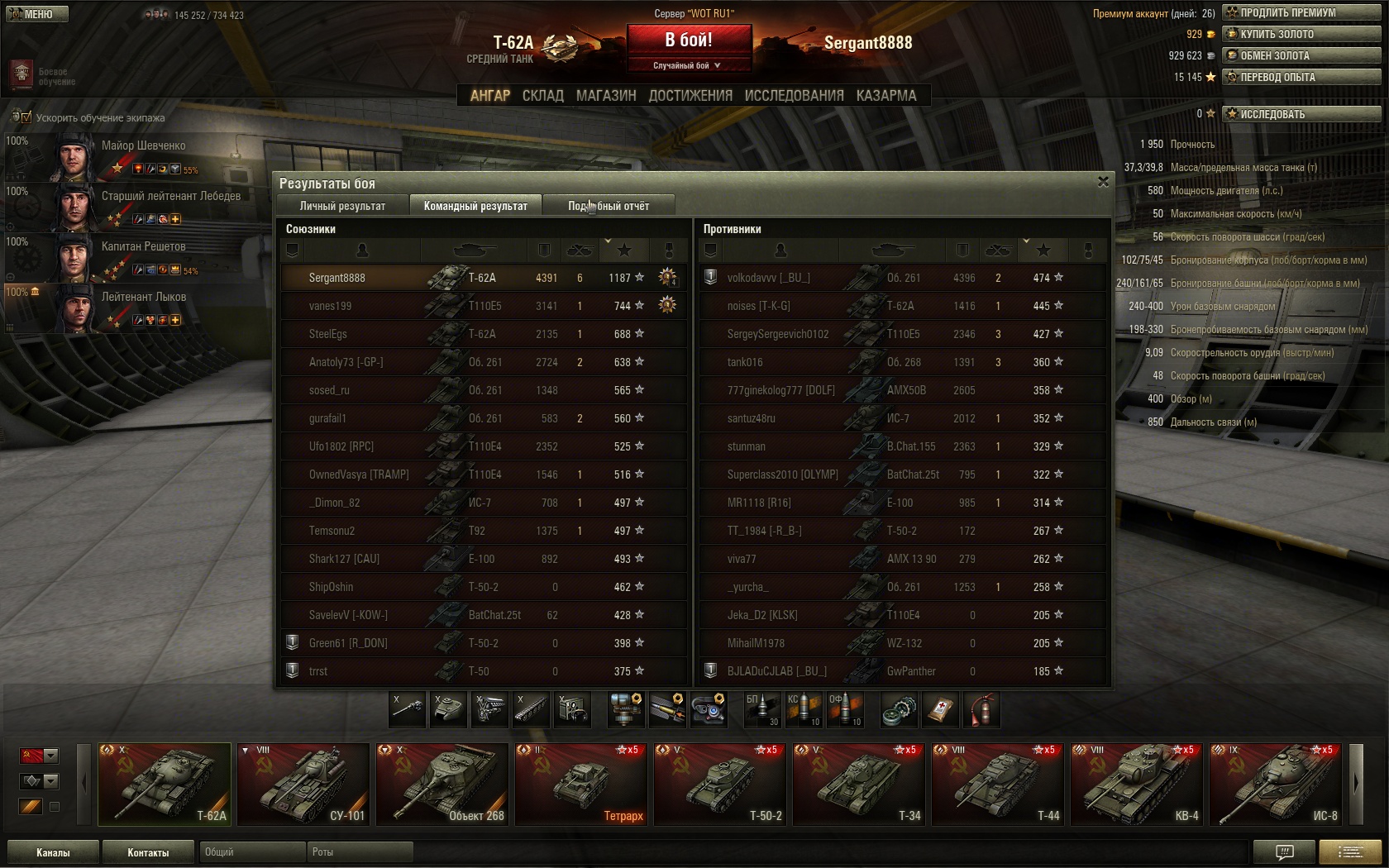Go to ДОСТИЖЕНИЯ section

coord(690,96)
